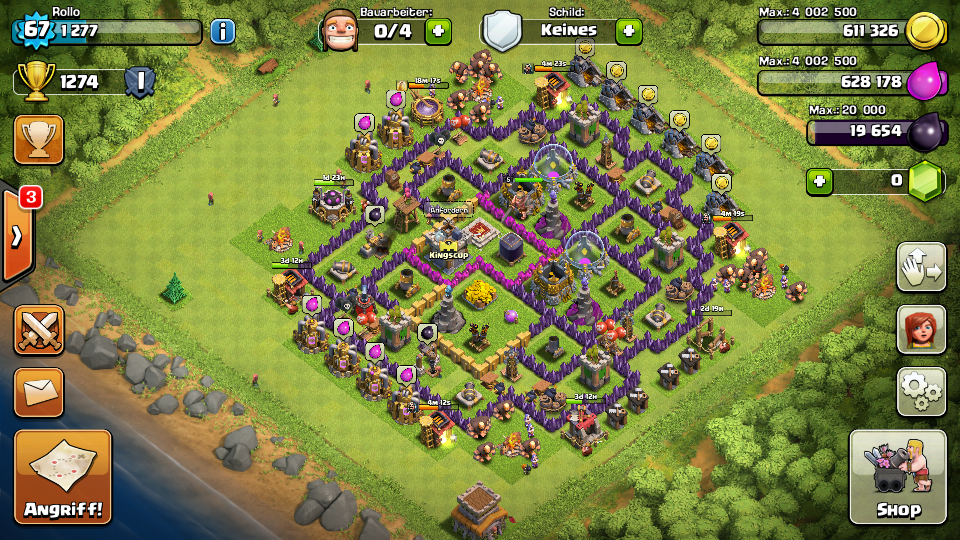The height and width of the screenshot is (540, 960).
Task: Open the red-haired villager button
Action: coord(921,329)
